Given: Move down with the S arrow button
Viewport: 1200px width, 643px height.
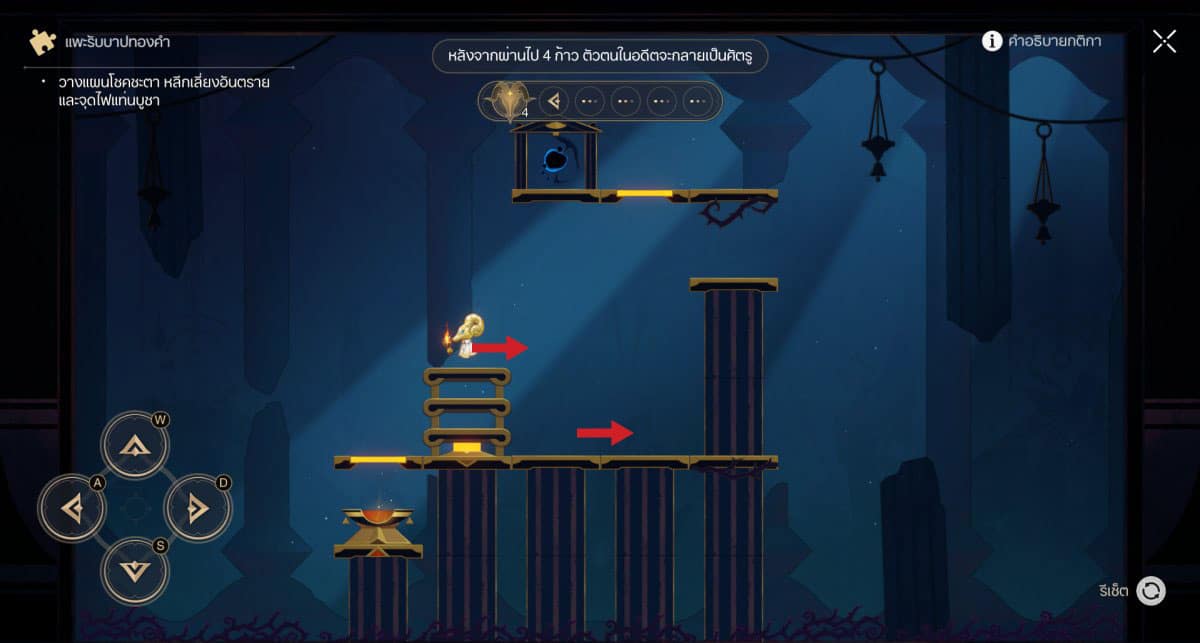Looking at the screenshot, I should click(x=134, y=570).
